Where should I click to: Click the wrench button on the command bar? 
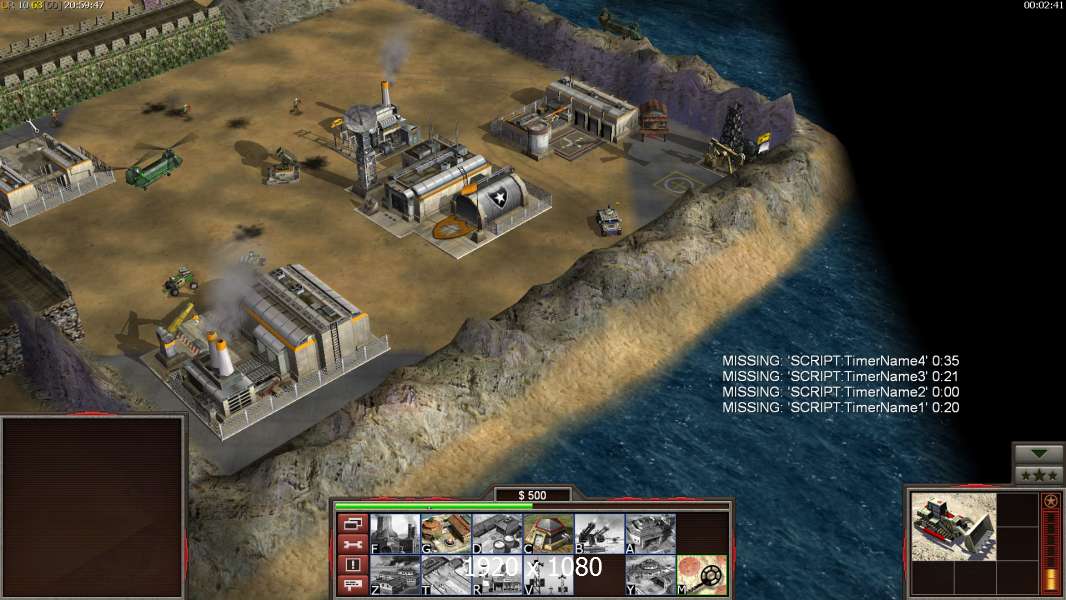(x=352, y=544)
